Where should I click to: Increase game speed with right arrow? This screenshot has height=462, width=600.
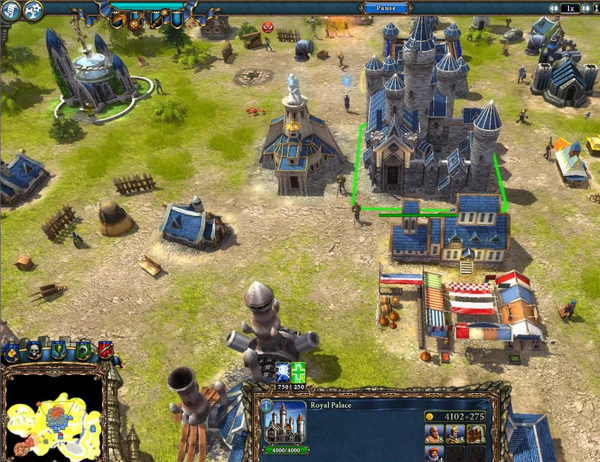(x=588, y=8)
